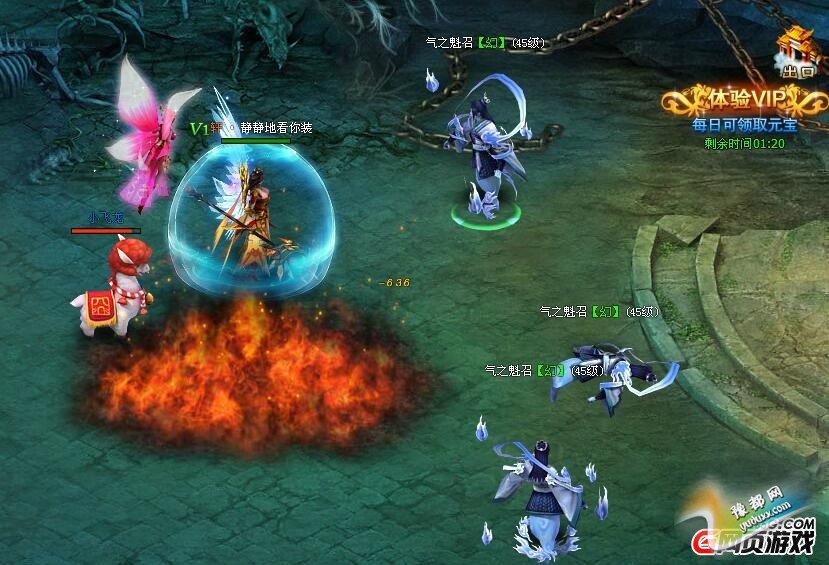
Task: Open the 体验VIP trial banner
Action: point(745,101)
